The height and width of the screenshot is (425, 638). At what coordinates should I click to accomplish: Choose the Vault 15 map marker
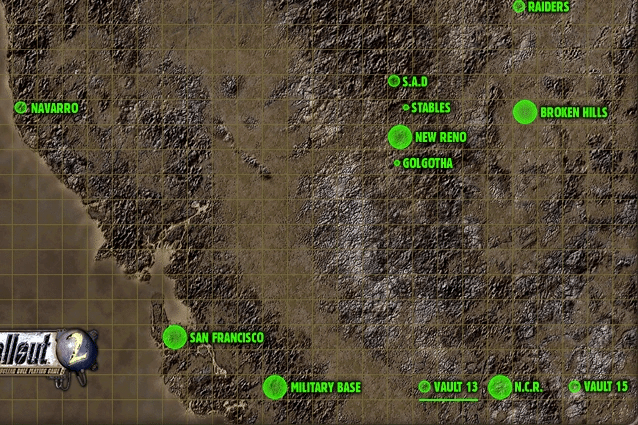(575, 386)
